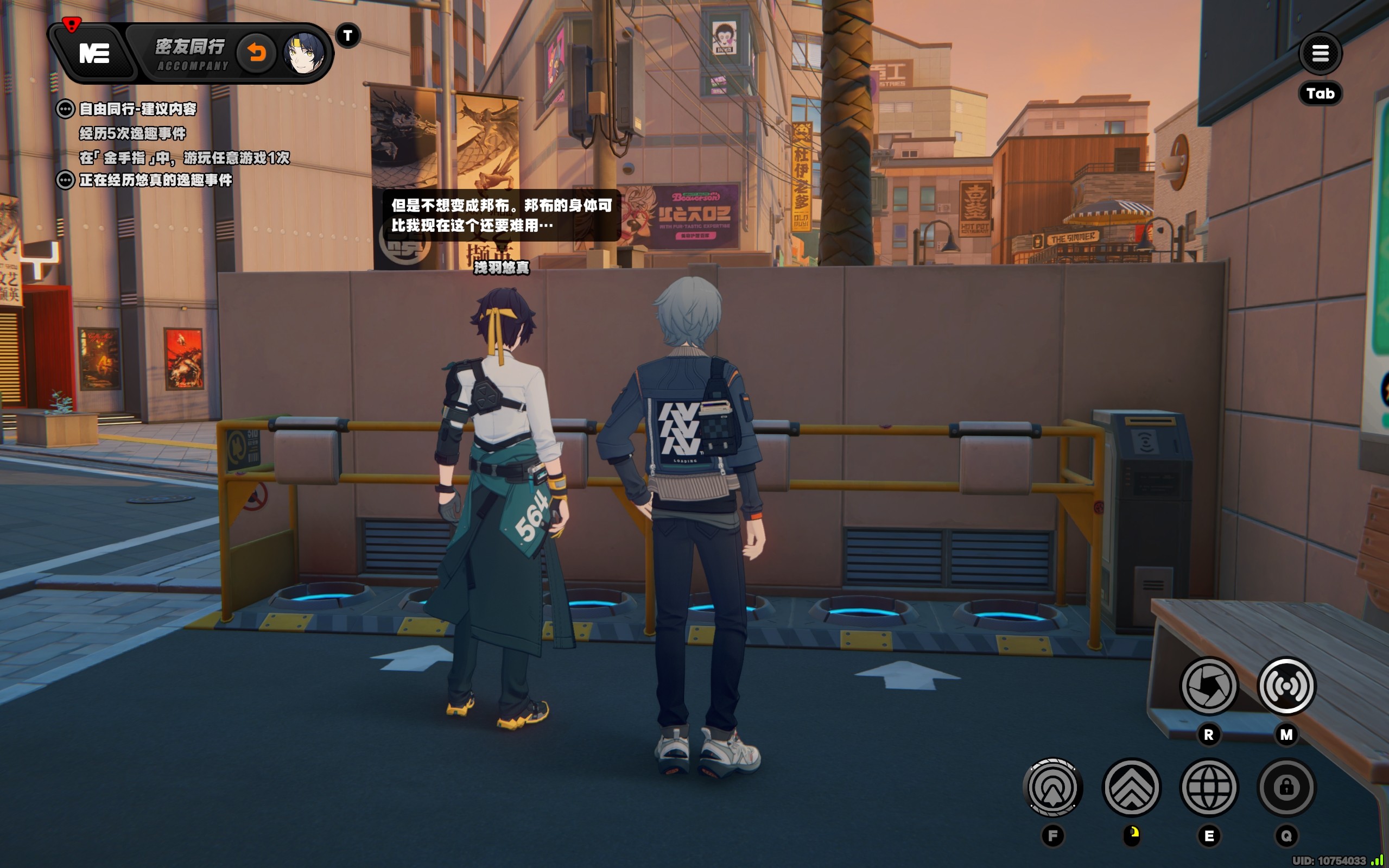Open the hamburger main menu
The width and height of the screenshot is (1389, 868).
1320,53
